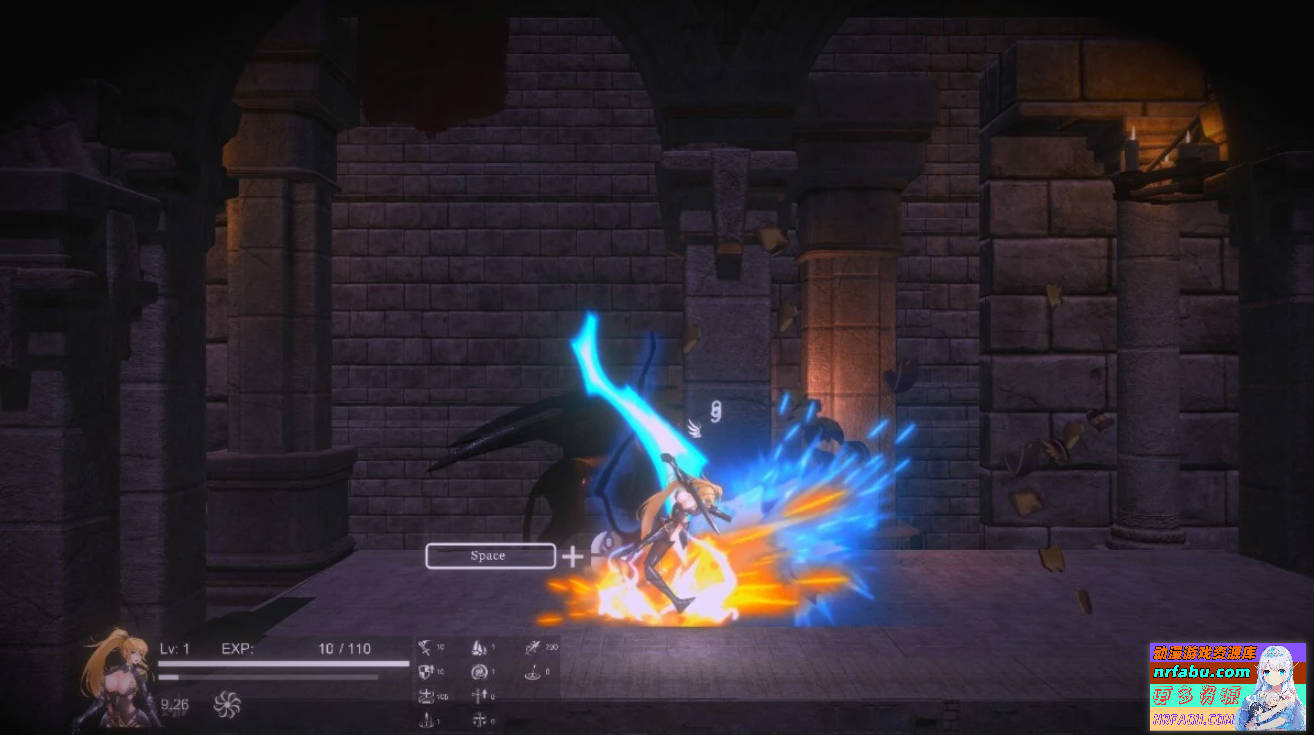Toggle the Space key prompt visibility

tap(489, 555)
